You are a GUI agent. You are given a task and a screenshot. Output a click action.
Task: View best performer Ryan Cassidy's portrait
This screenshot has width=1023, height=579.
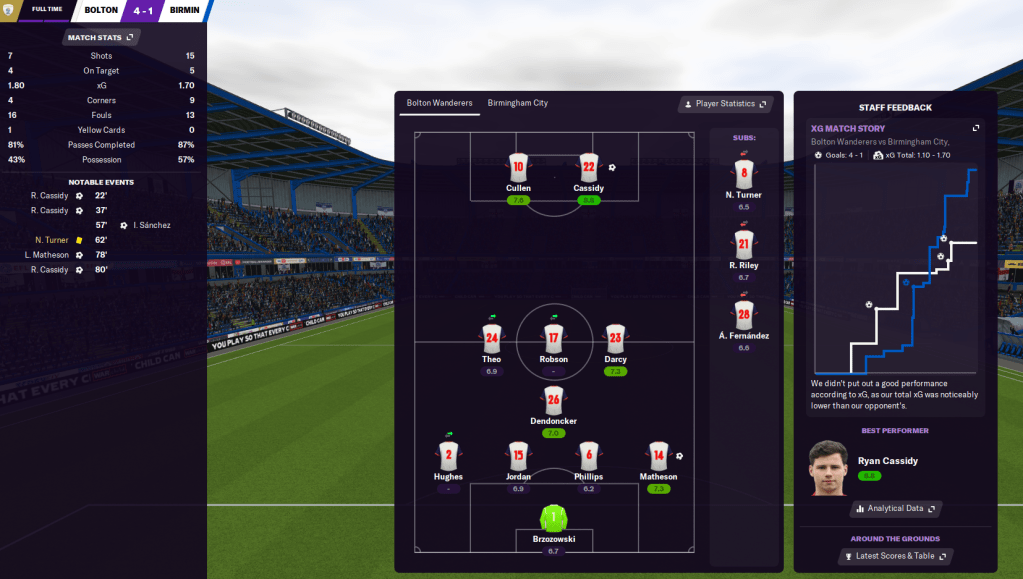pyautogui.click(x=827, y=468)
